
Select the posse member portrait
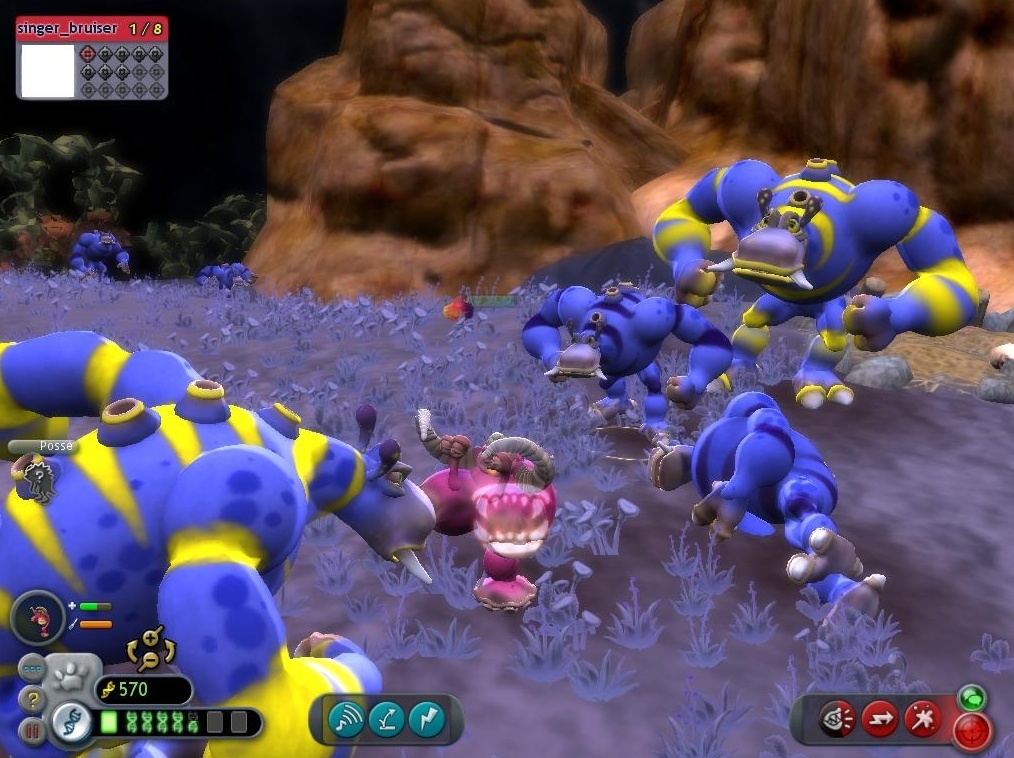39,477
